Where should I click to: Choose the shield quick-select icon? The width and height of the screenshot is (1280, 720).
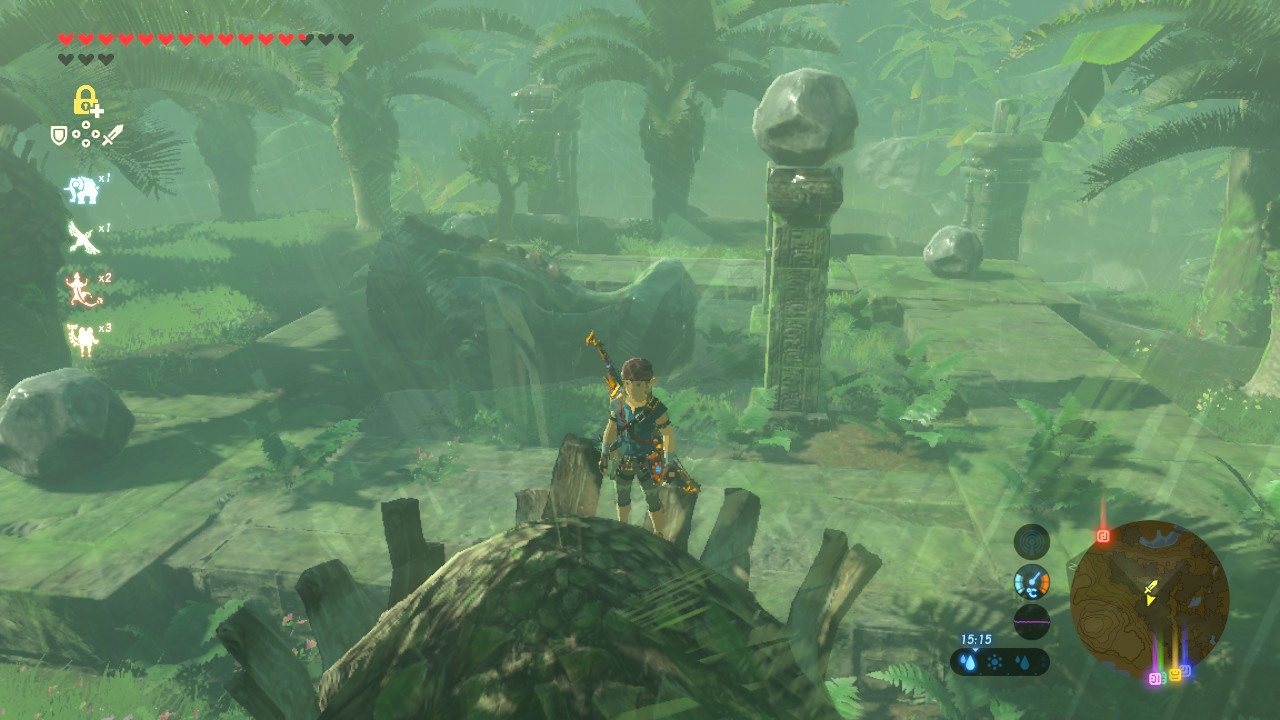[x=59, y=134]
